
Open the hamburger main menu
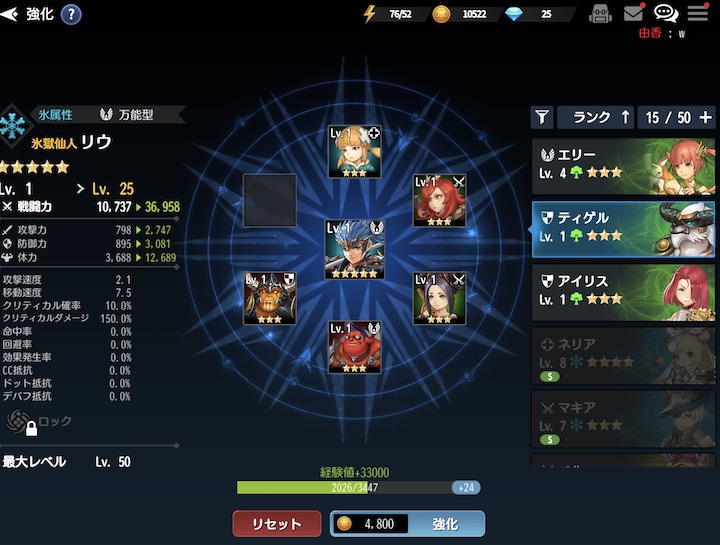tap(697, 14)
